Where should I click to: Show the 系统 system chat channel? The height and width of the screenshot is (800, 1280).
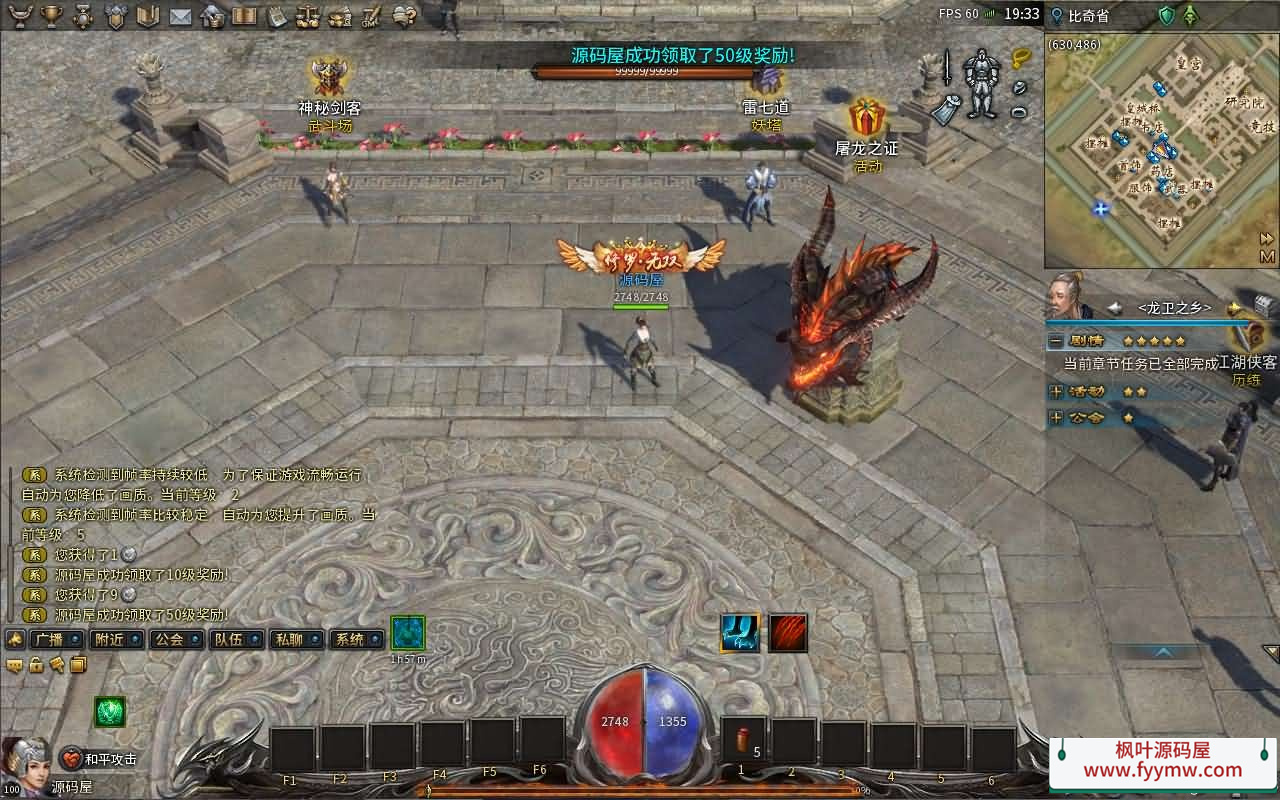click(x=357, y=639)
